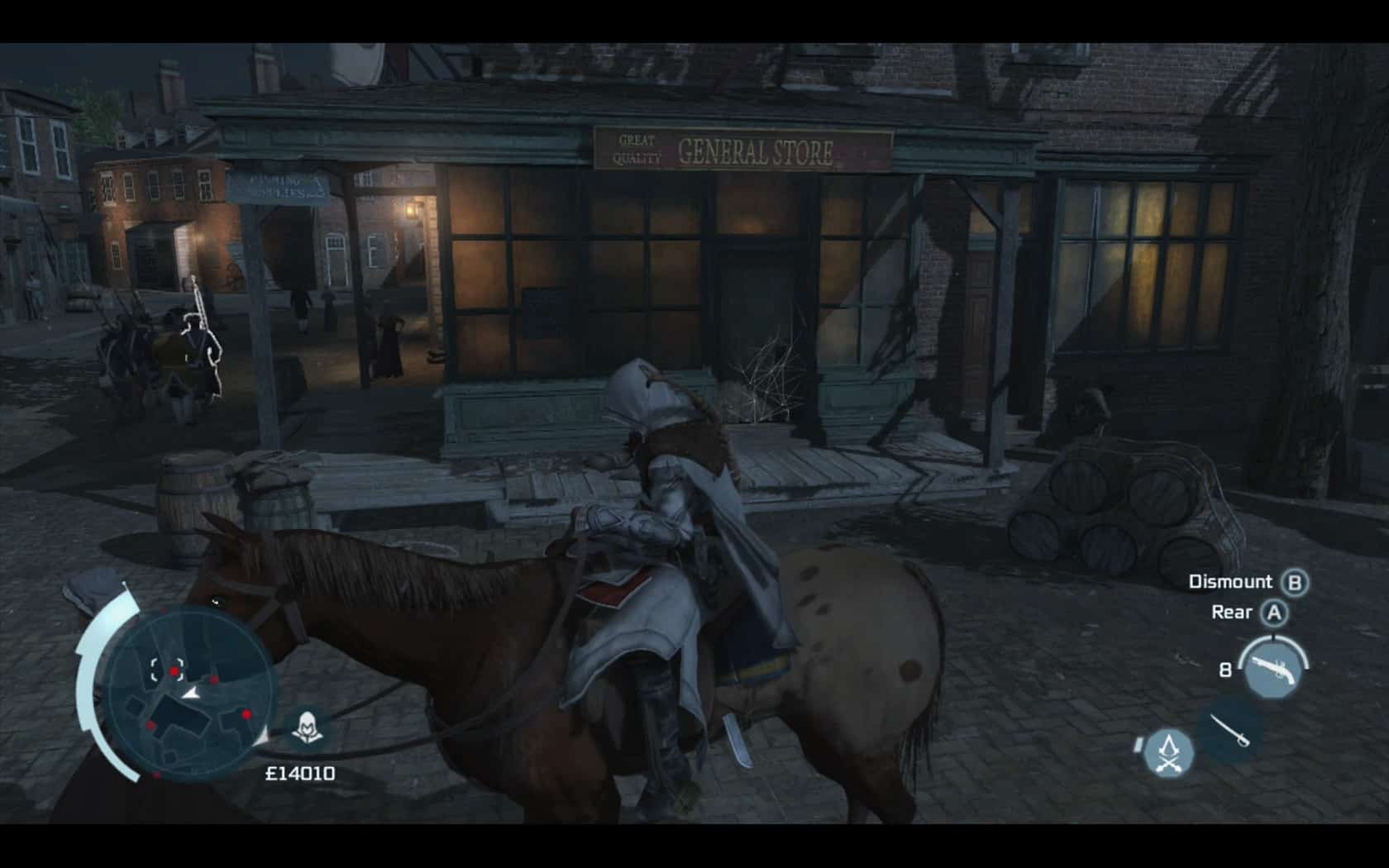Select the sabre sword weapon icon
The height and width of the screenshot is (868, 1389).
point(1230,730)
